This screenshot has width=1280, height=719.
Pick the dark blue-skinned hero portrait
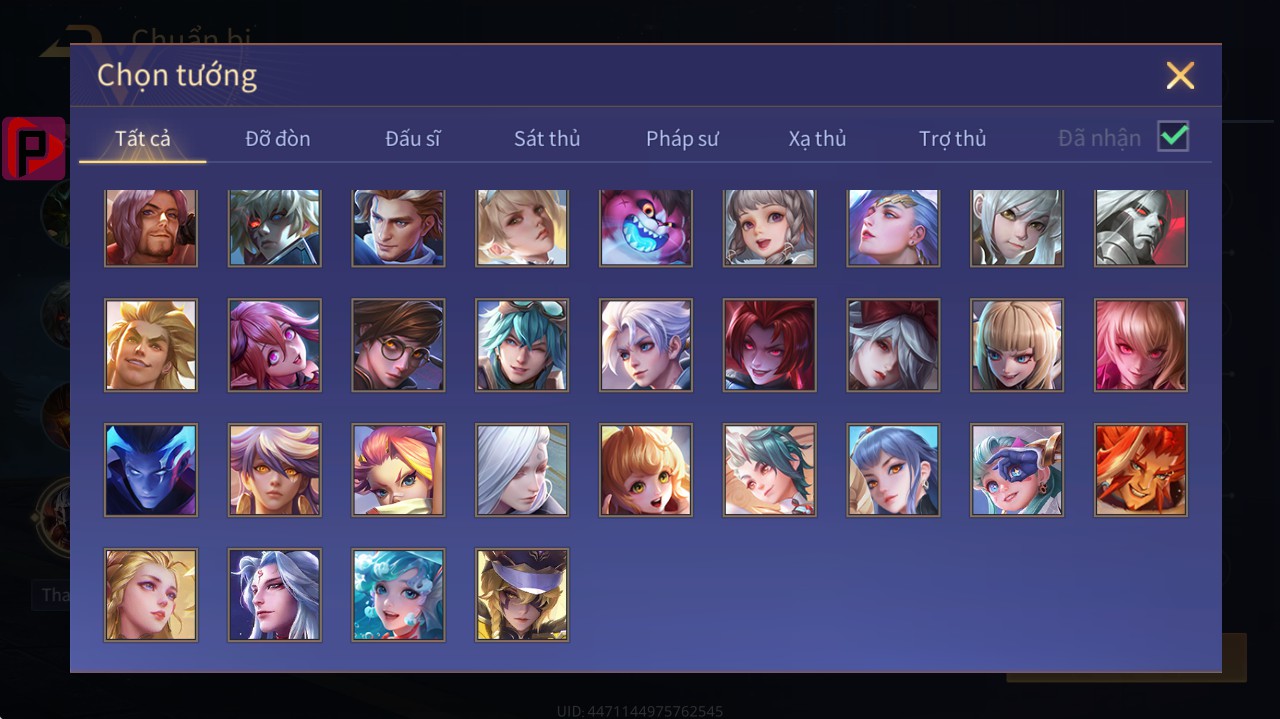click(x=151, y=470)
